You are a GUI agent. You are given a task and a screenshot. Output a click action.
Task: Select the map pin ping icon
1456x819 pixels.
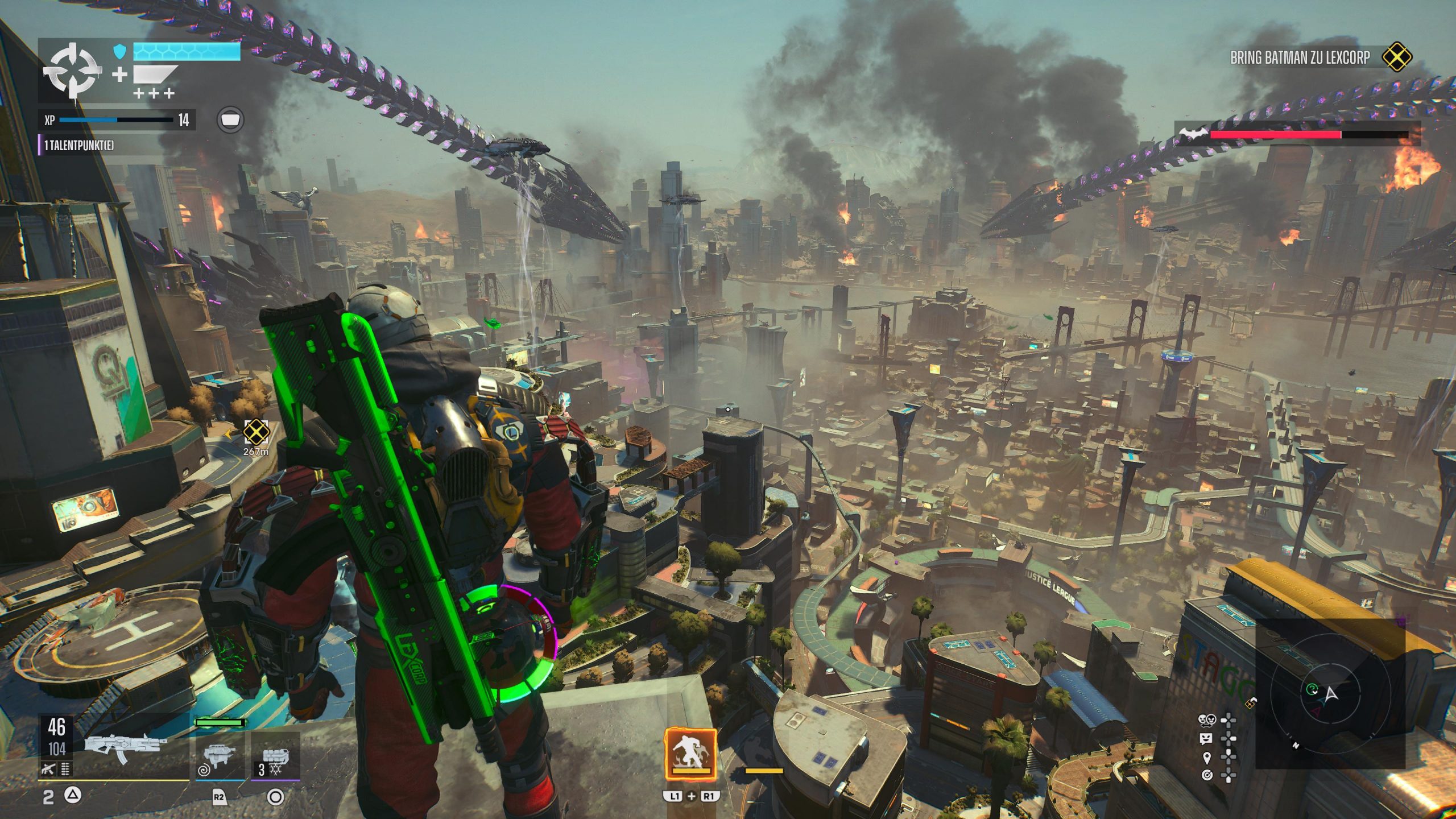click(1206, 758)
